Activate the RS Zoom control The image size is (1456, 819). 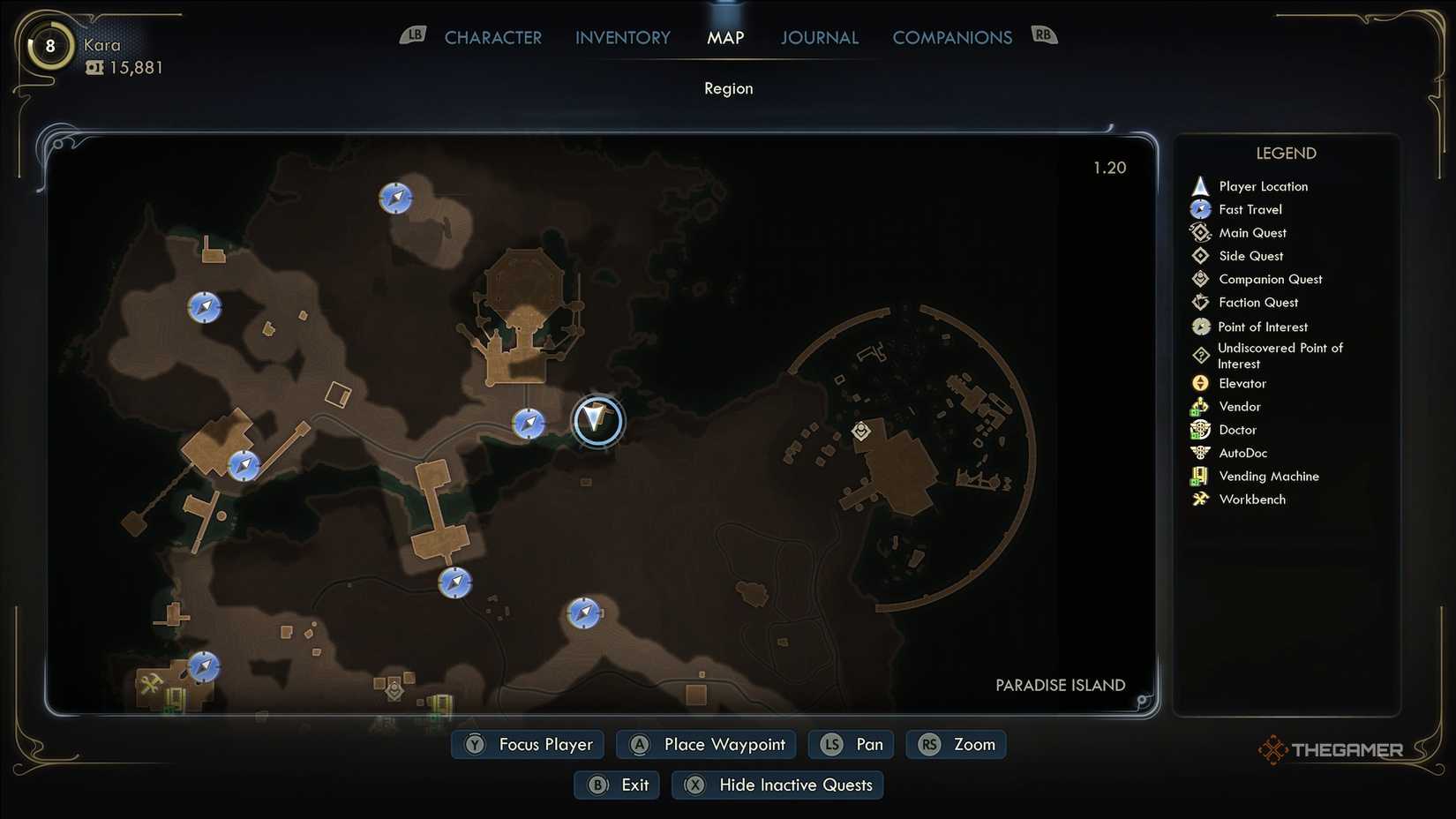tap(956, 744)
